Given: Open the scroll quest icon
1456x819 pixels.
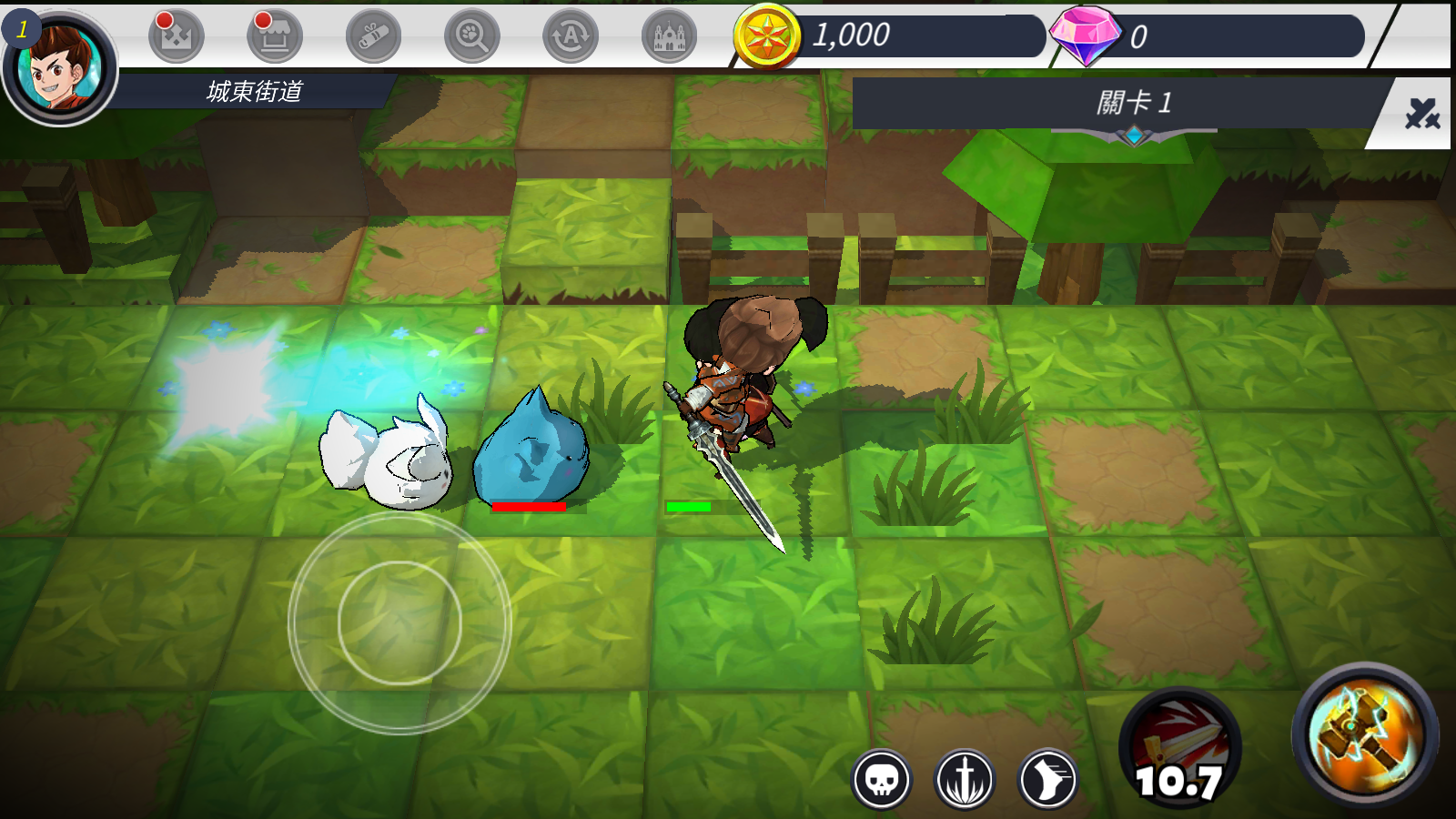Looking at the screenshot, I should click(x=373, y=36).
